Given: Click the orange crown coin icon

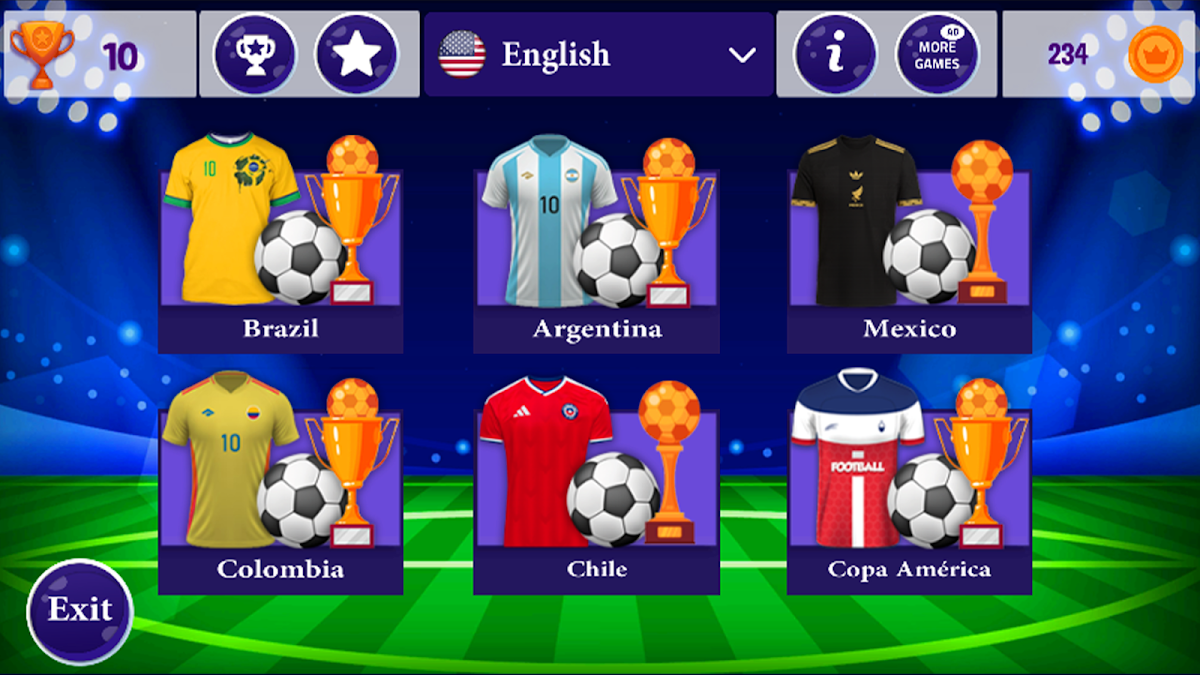Looking at the screenshot, I should coord(1155,54).
